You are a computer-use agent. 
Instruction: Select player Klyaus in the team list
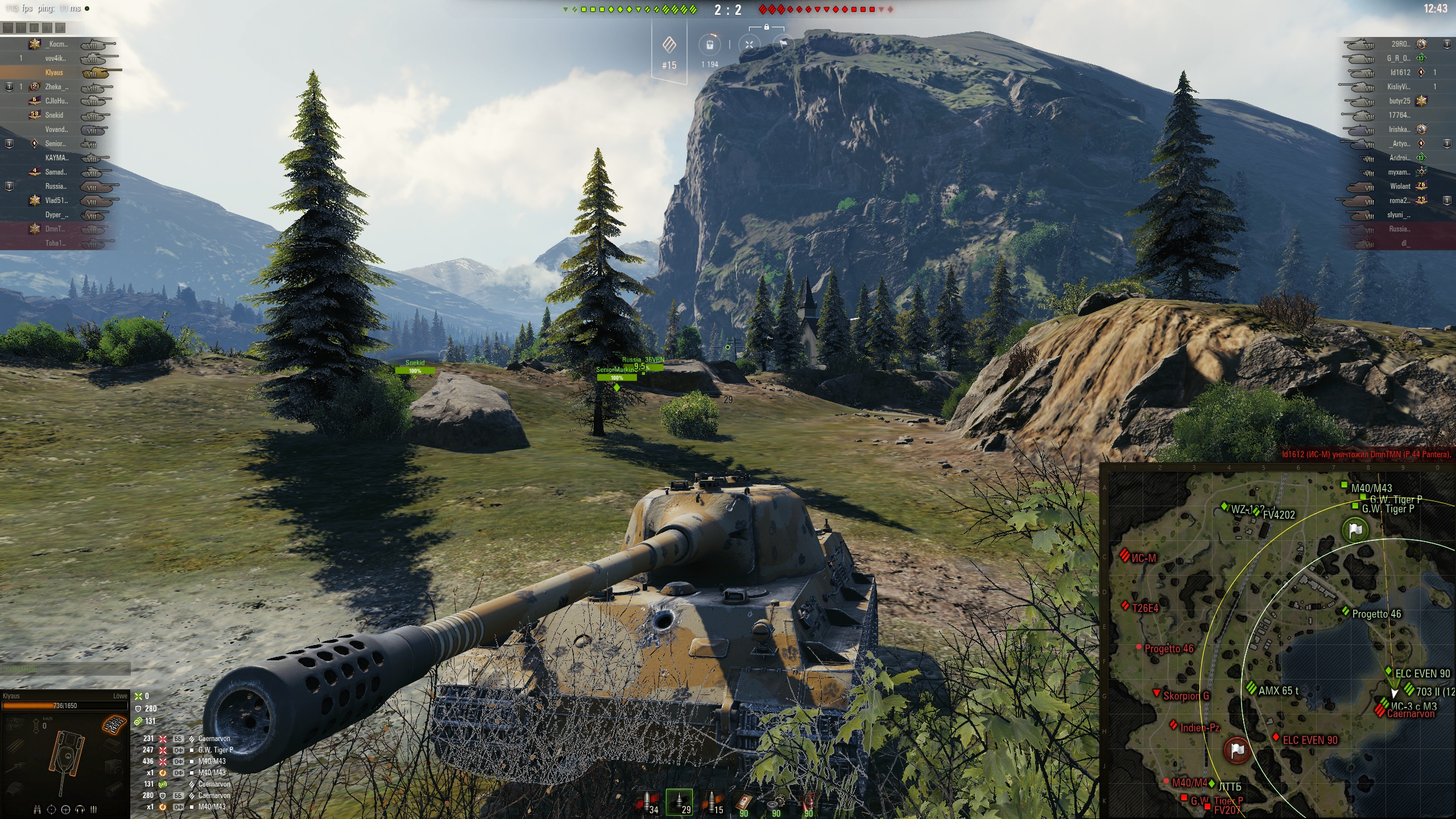click(x=55, y=73)
